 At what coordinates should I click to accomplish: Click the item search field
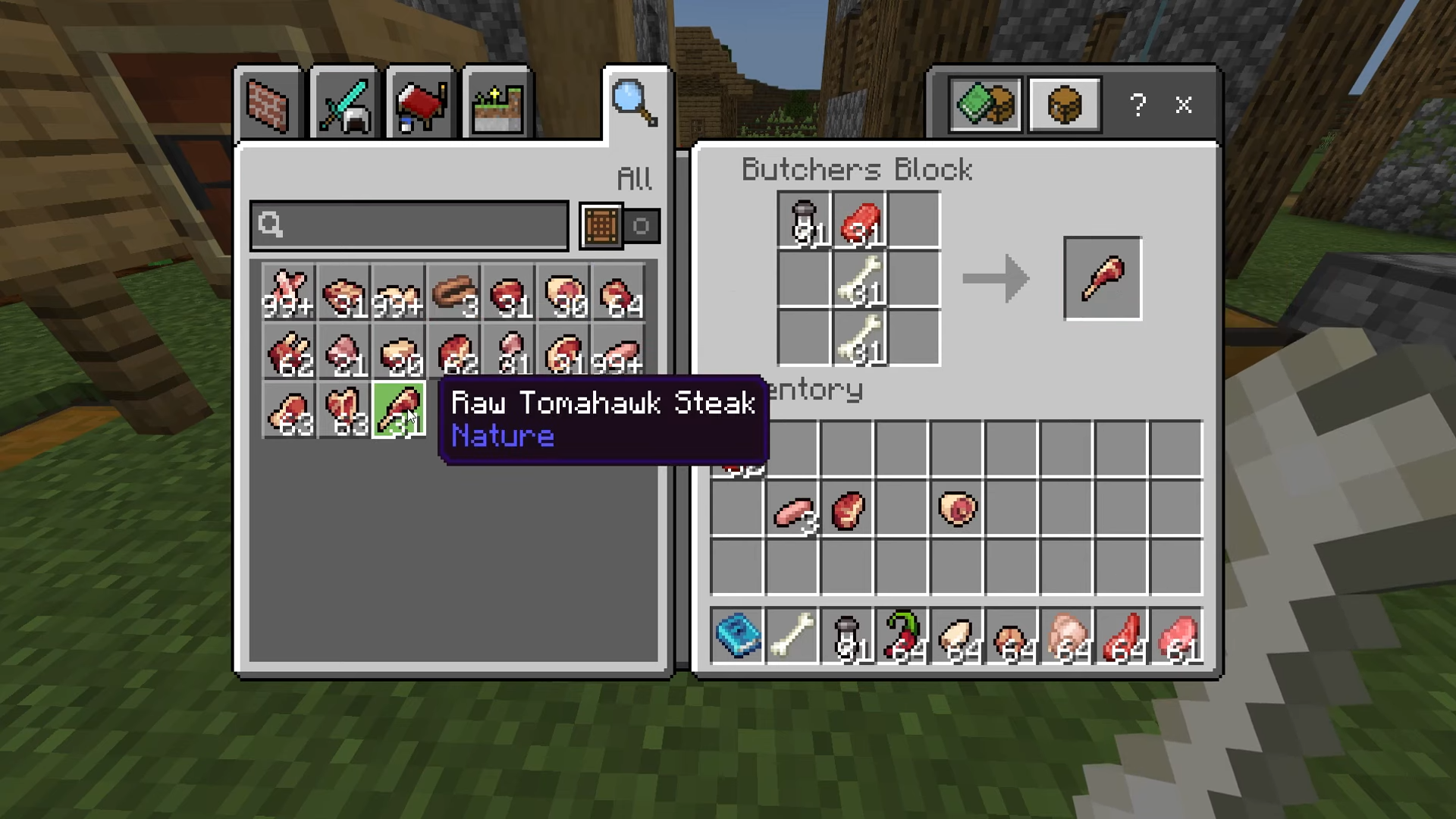coord(409,225)
